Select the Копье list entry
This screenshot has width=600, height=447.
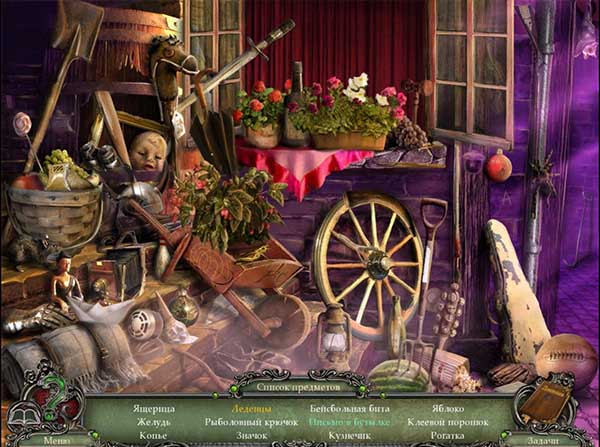pyautogui.click(x=153, y=436)
